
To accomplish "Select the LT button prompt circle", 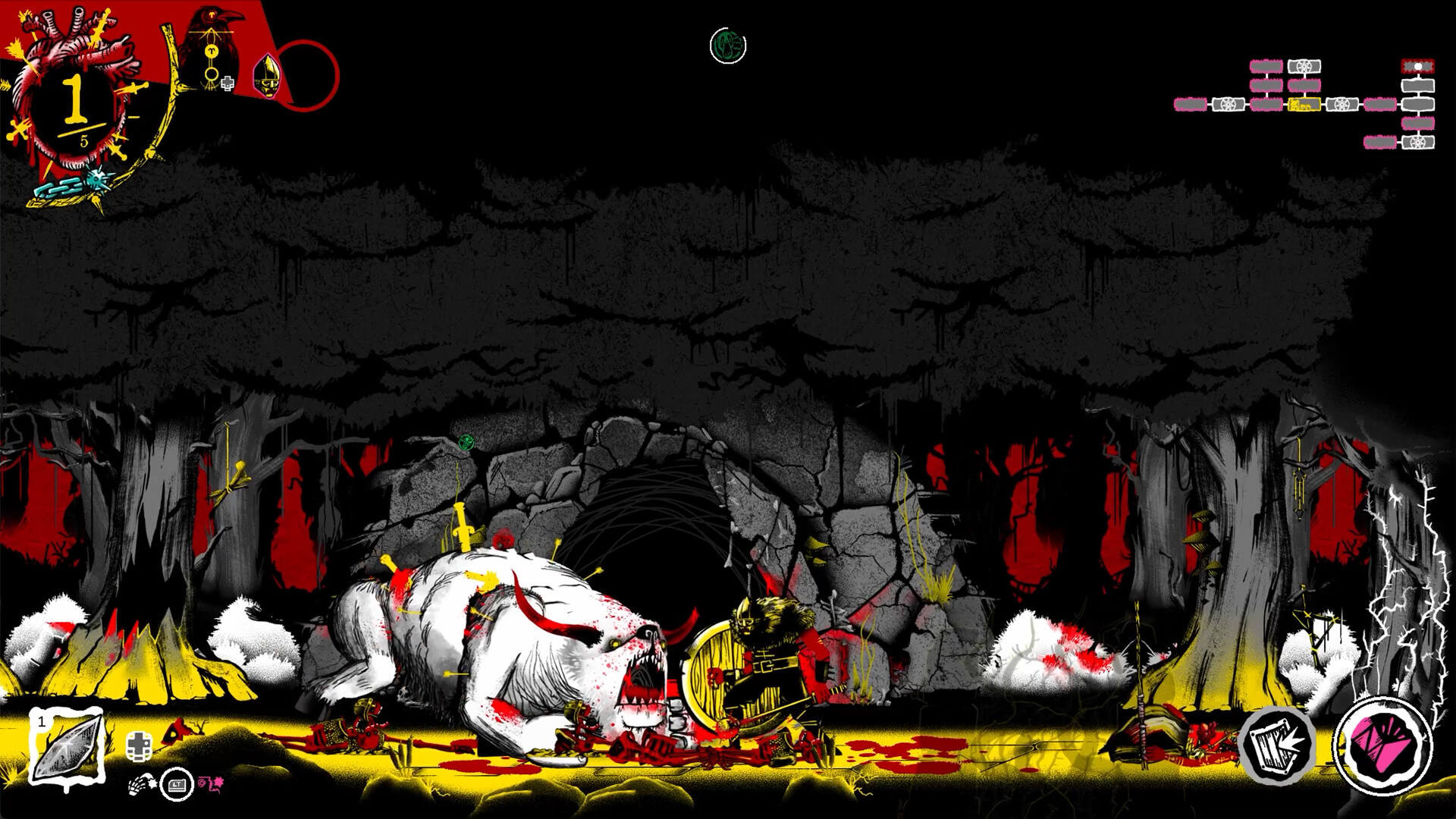I will coord(177,784).
